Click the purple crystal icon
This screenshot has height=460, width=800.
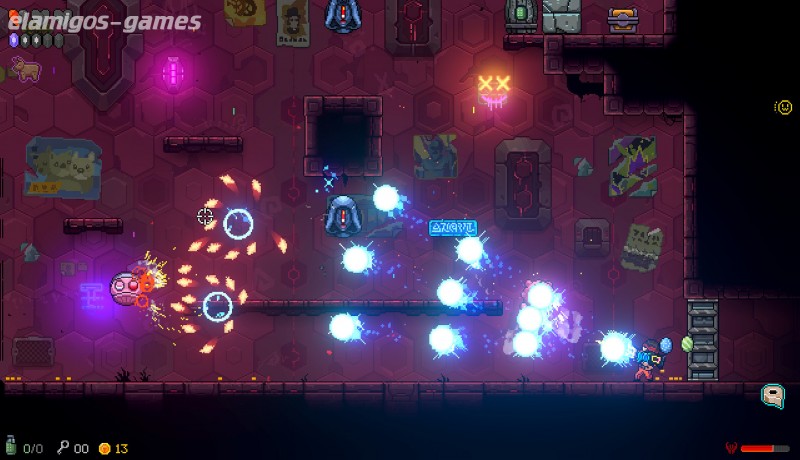coord(14,41)
